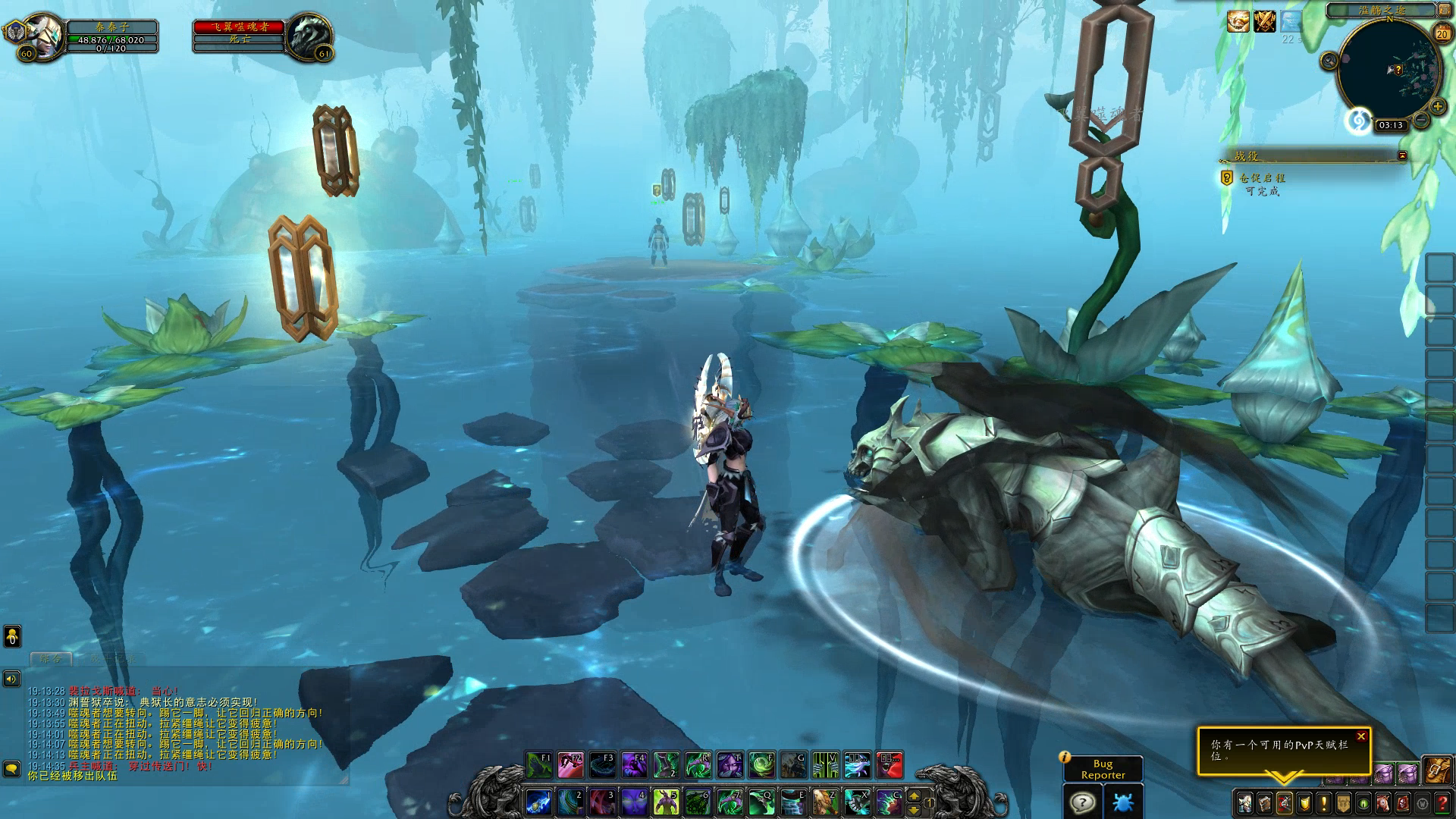Open the spellbook micro button
Image resolution: width=1456 pixels, height=819 pixels.
pos(1265,802)
